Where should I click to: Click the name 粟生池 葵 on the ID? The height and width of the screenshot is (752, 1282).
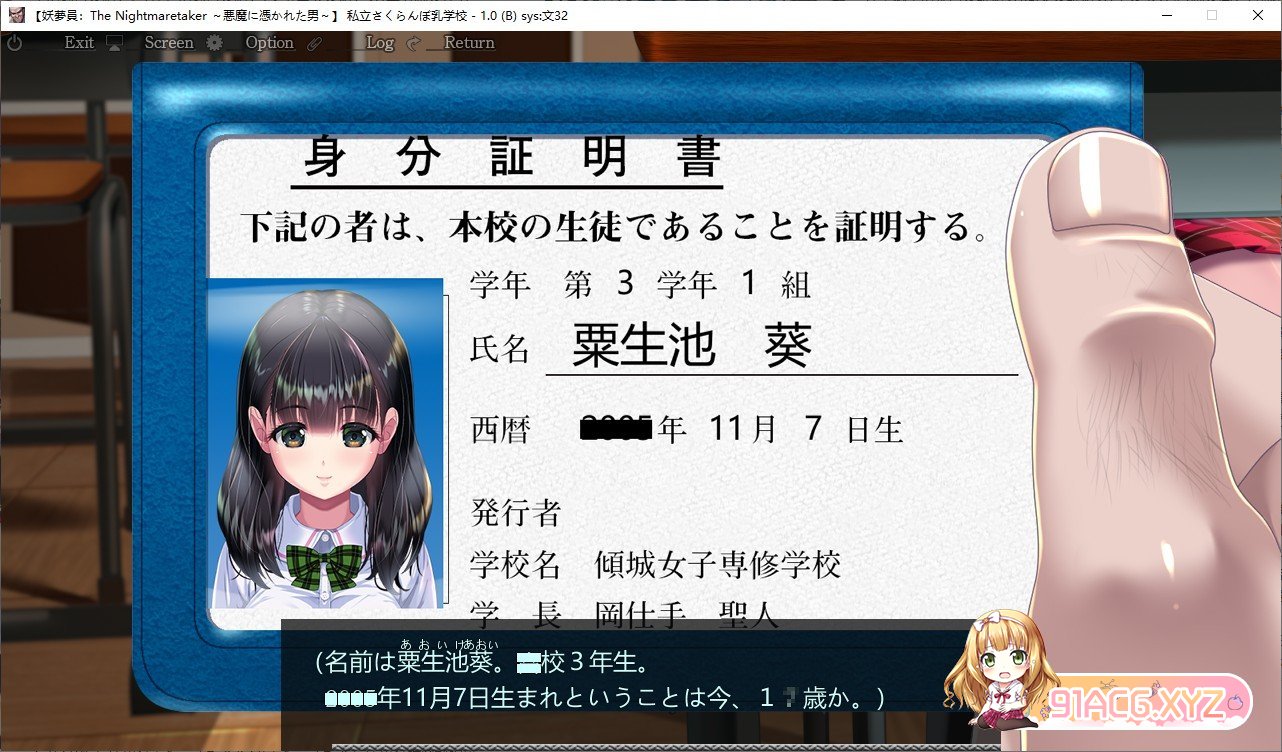pyautogui.click(x=690, y=345)
